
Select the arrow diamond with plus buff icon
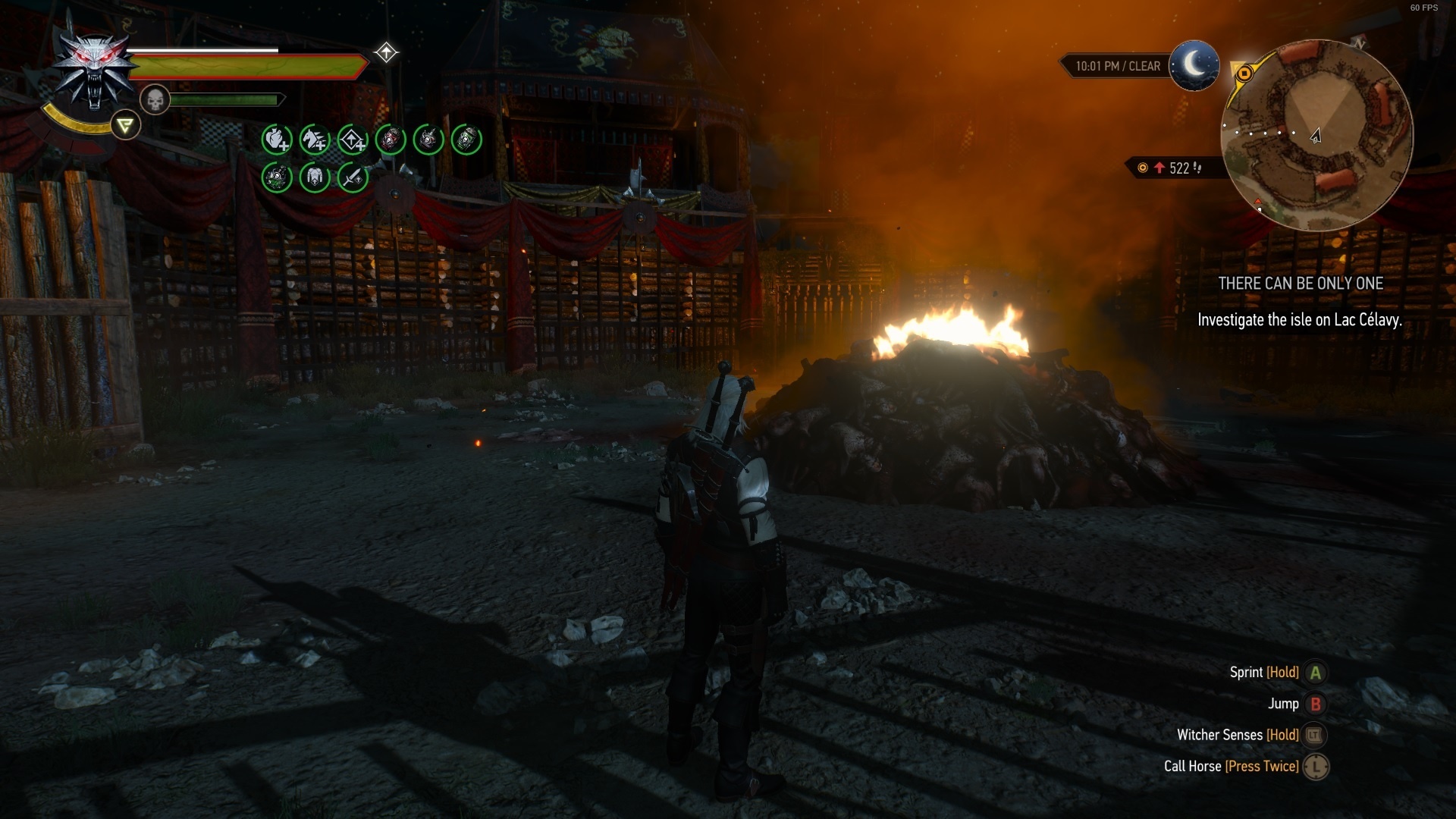353,140
